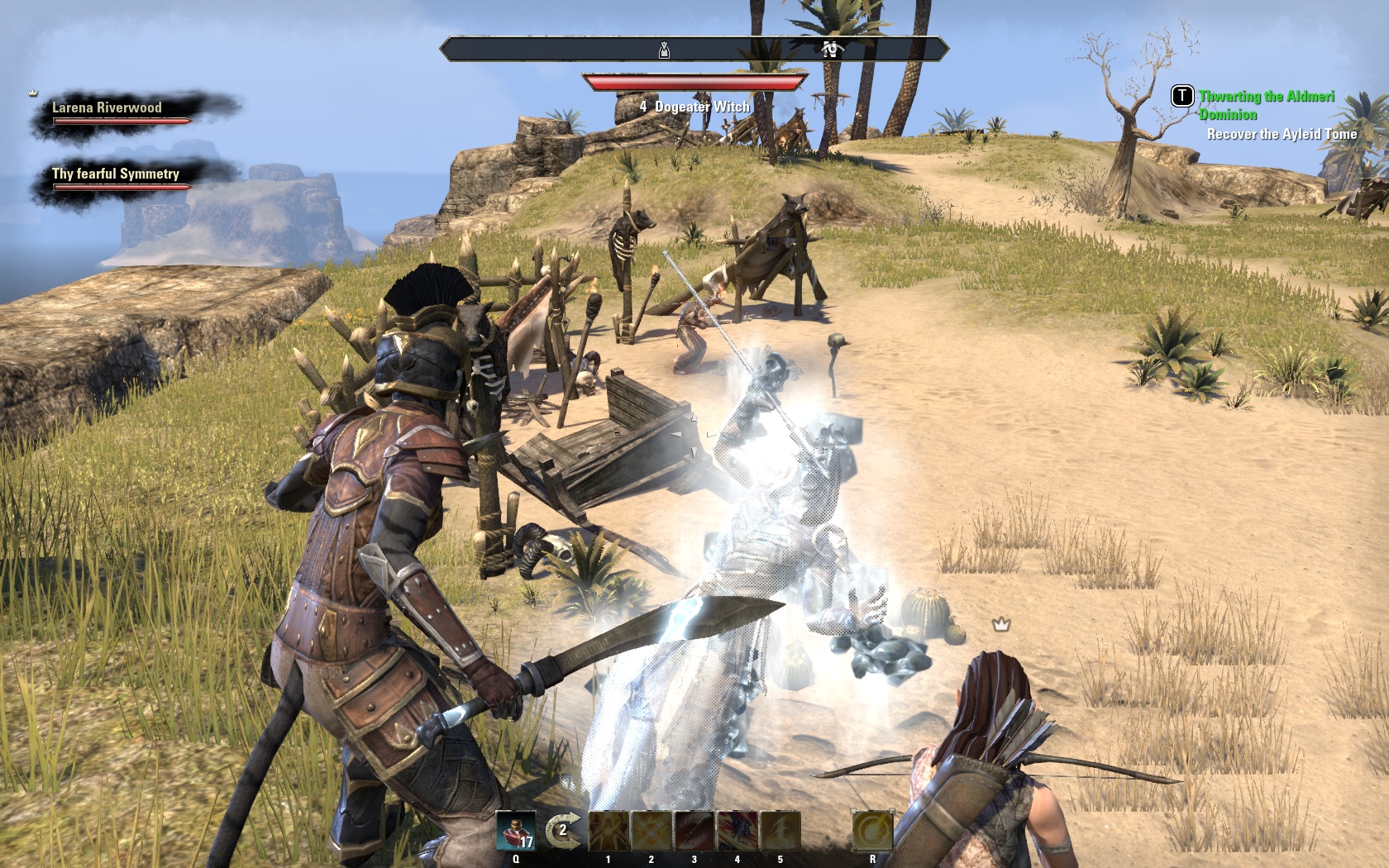Activate the glowing figures ability in slot 1
1389x868 pixels.
[x=609, y=830]
